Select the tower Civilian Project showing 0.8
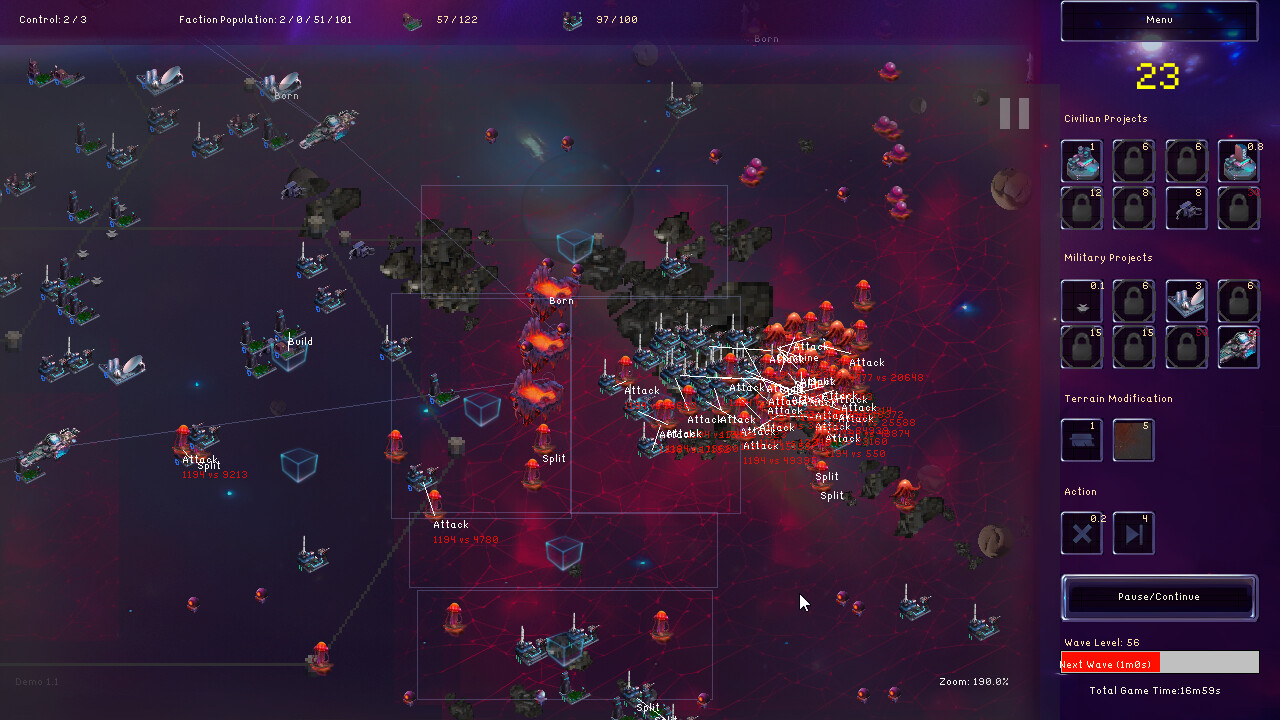Viewport: 1280px width, 720px height. 1238,160
